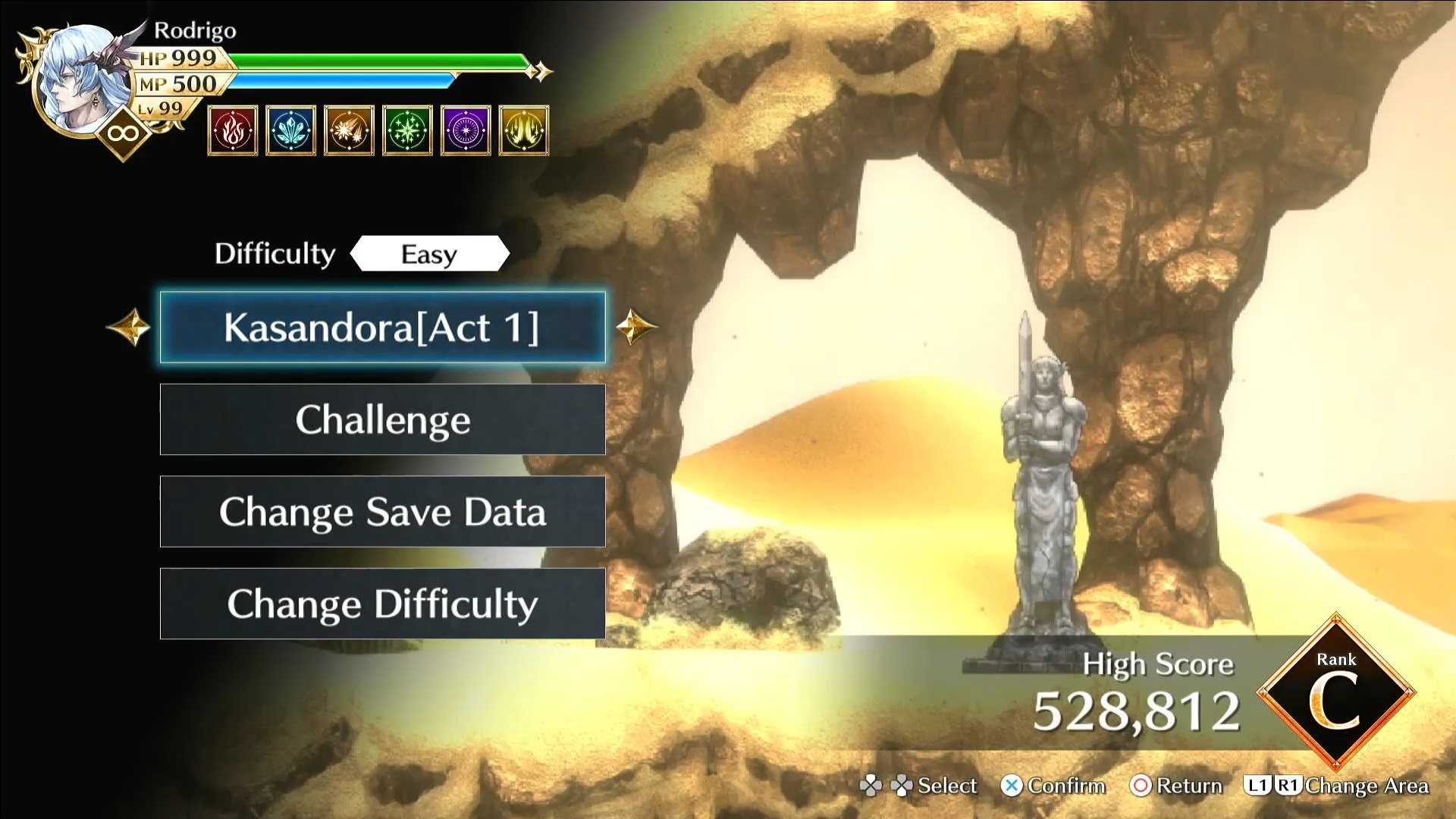Pick the orange meteor spell icon
This screenshot has width=1456, height=819.
349,130
